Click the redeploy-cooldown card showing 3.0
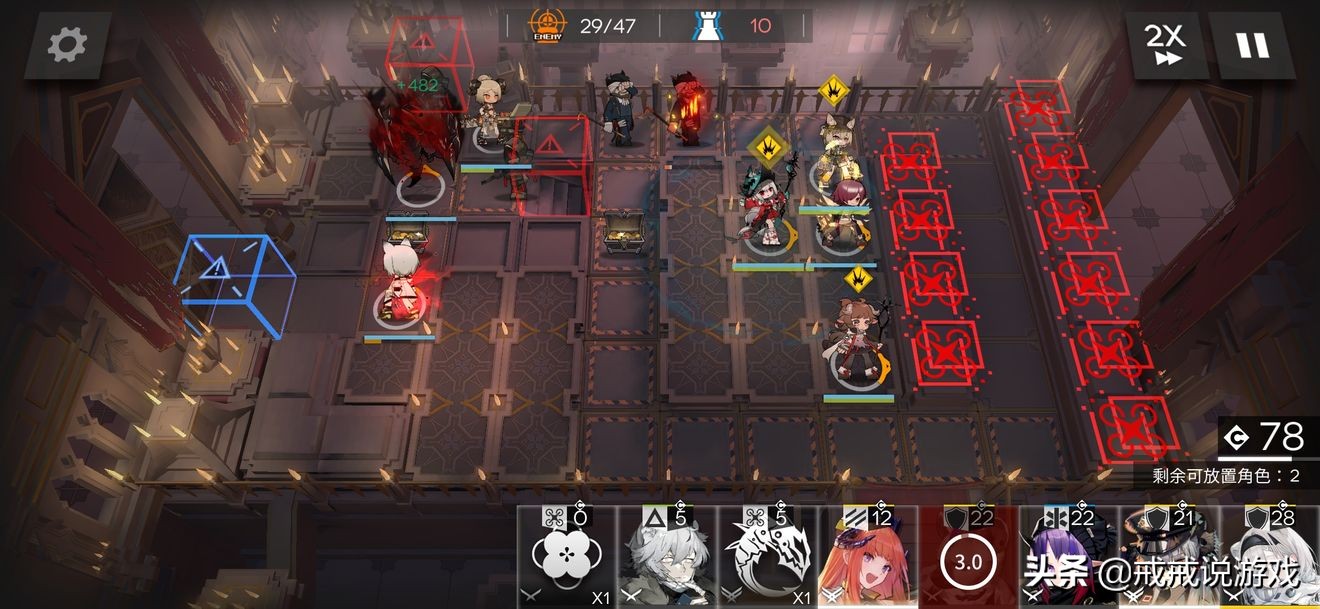Screen dimensions: 1320x609 coord(967,560)
